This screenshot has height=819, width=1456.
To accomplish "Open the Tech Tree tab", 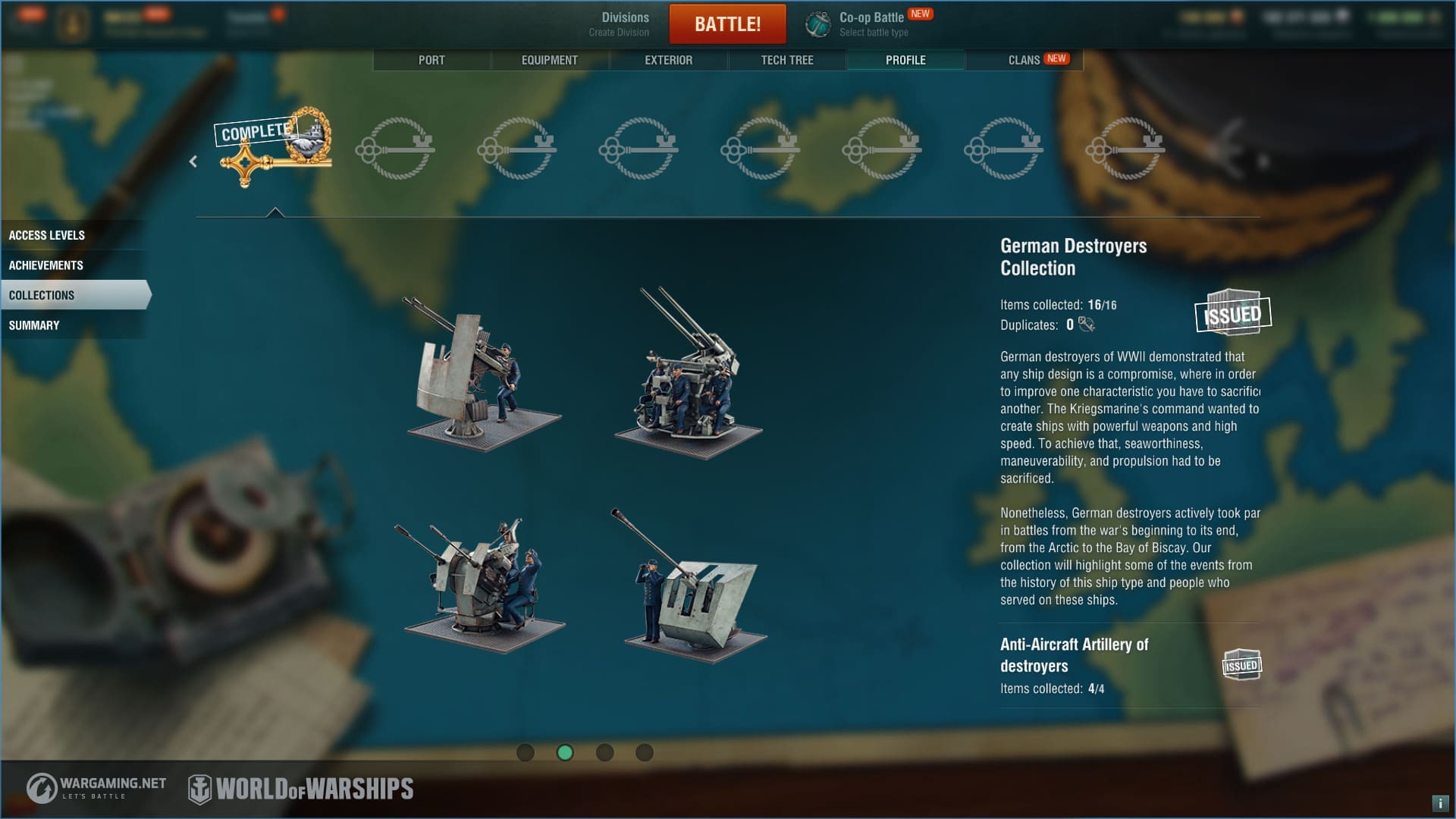I will click(x=786, y=60).
